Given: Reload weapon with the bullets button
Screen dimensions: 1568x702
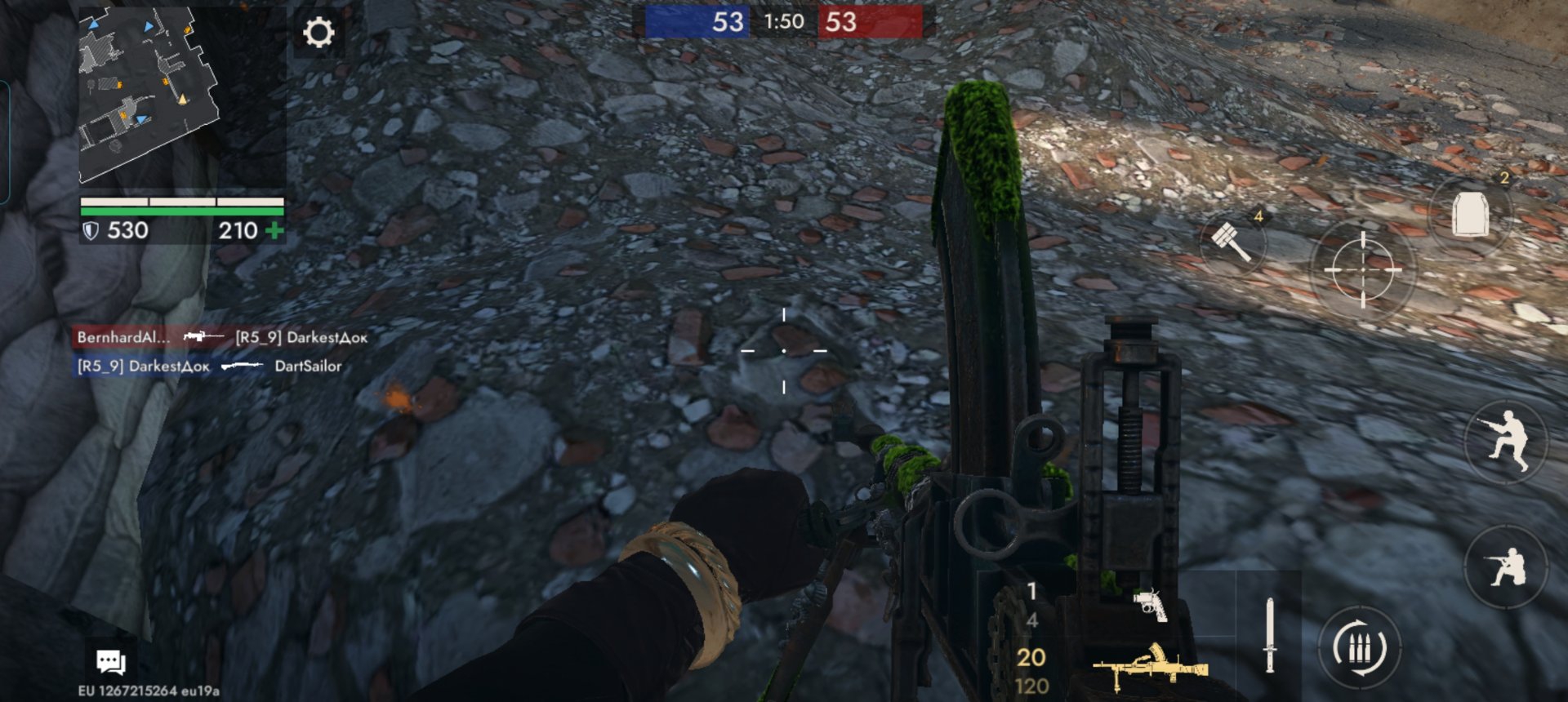Looking at the screenshot, I should coord(1359,649).
